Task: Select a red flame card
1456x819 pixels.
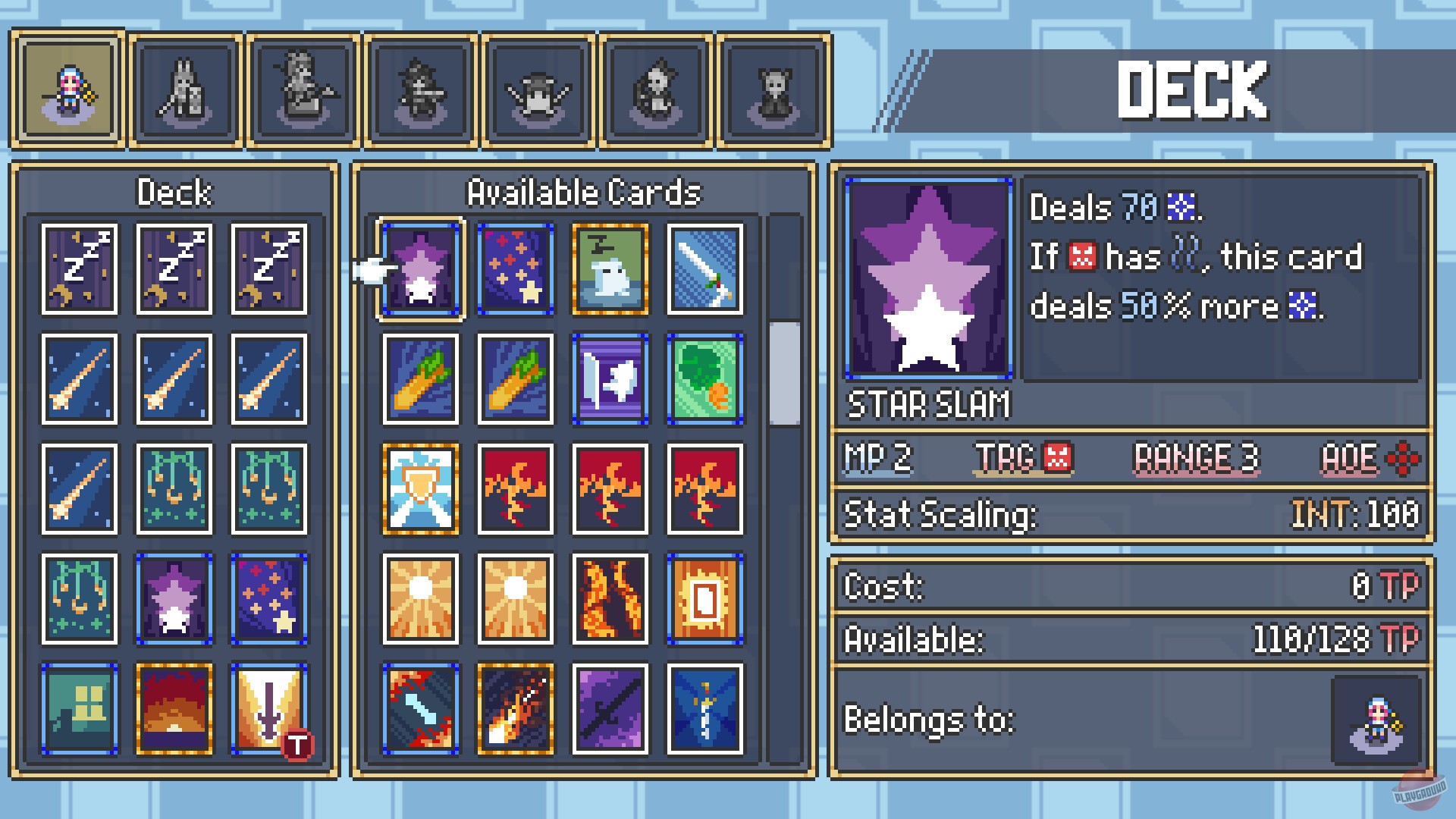Action: (514, 489)
